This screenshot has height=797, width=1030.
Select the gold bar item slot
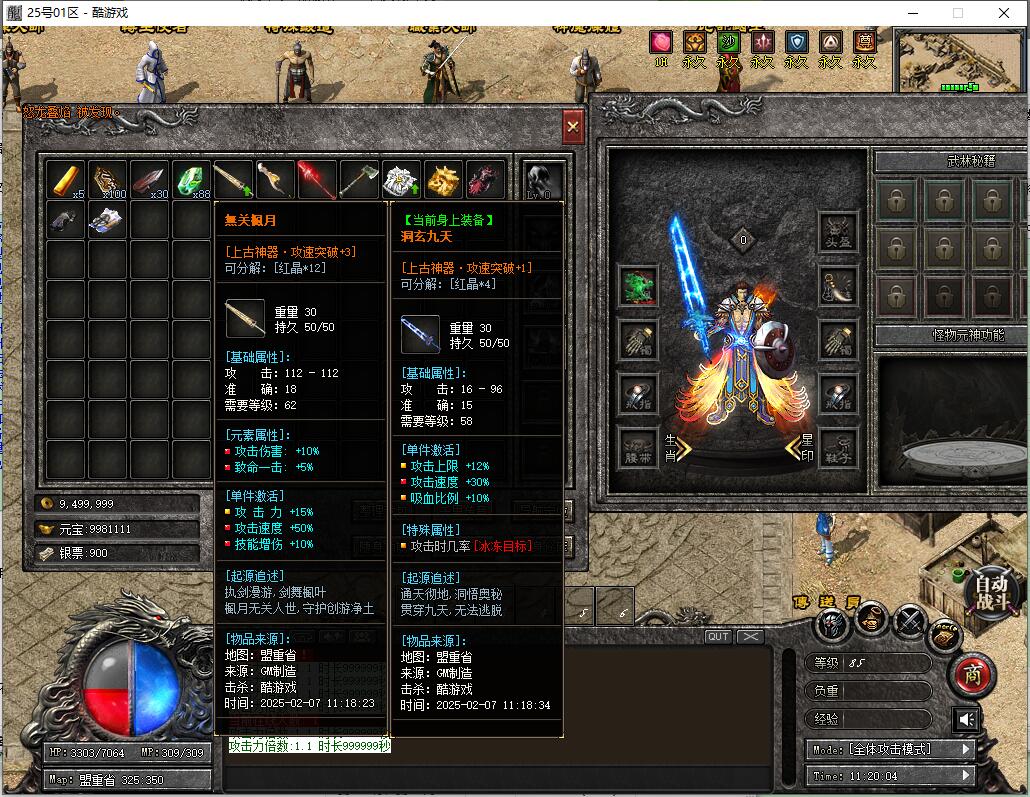click(66, 180)
